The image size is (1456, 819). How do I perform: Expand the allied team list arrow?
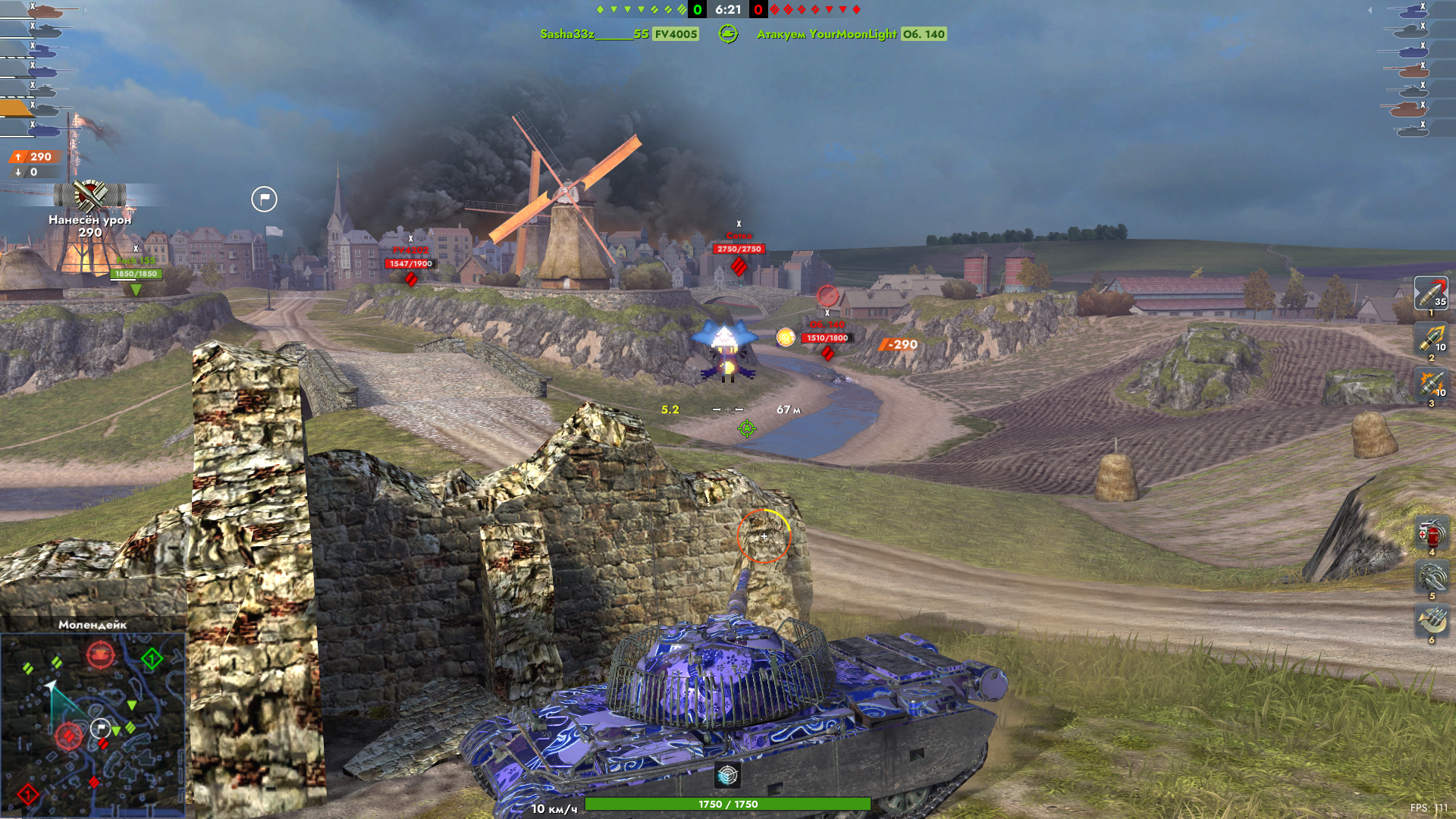[86, 11]
